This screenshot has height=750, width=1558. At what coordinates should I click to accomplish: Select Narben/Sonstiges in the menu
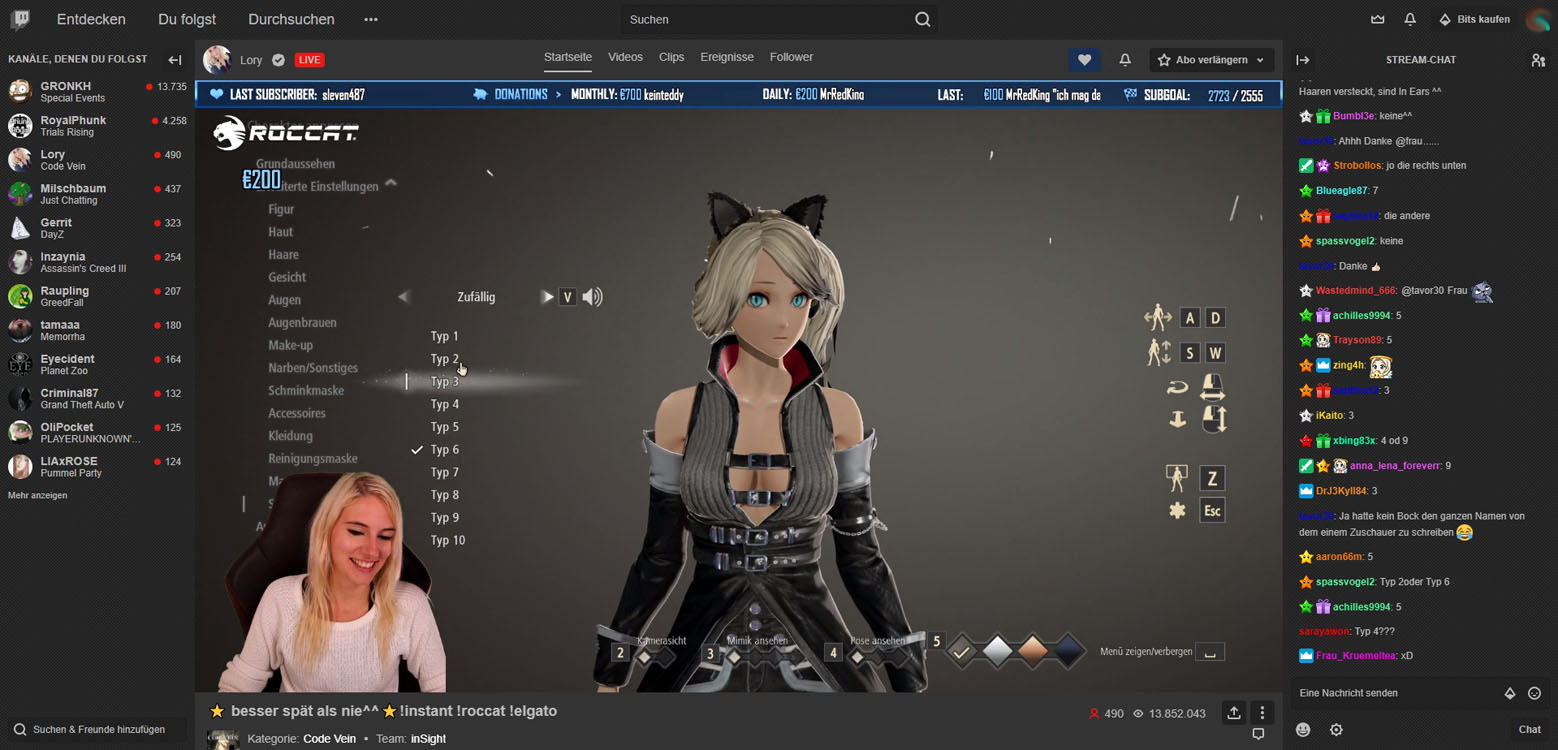312,368
